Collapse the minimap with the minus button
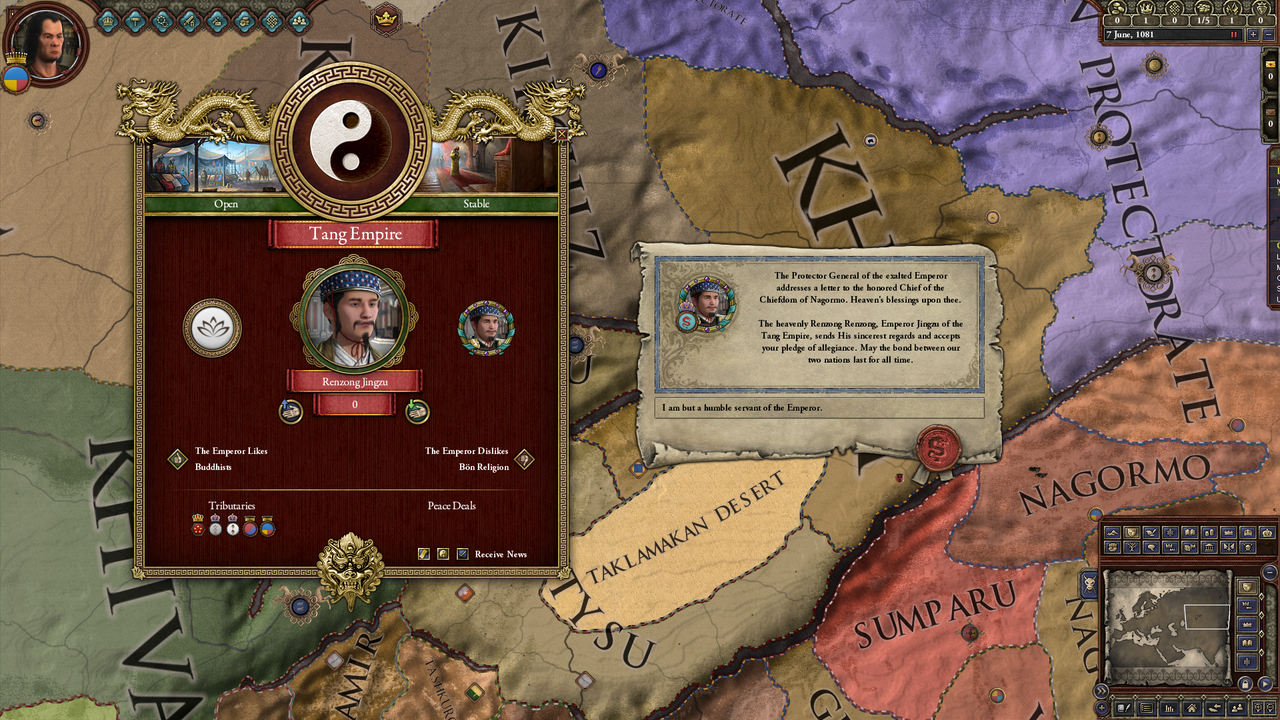Image resolution: width=1280 pixels, height=720 pixels. tap(1268, 572)
